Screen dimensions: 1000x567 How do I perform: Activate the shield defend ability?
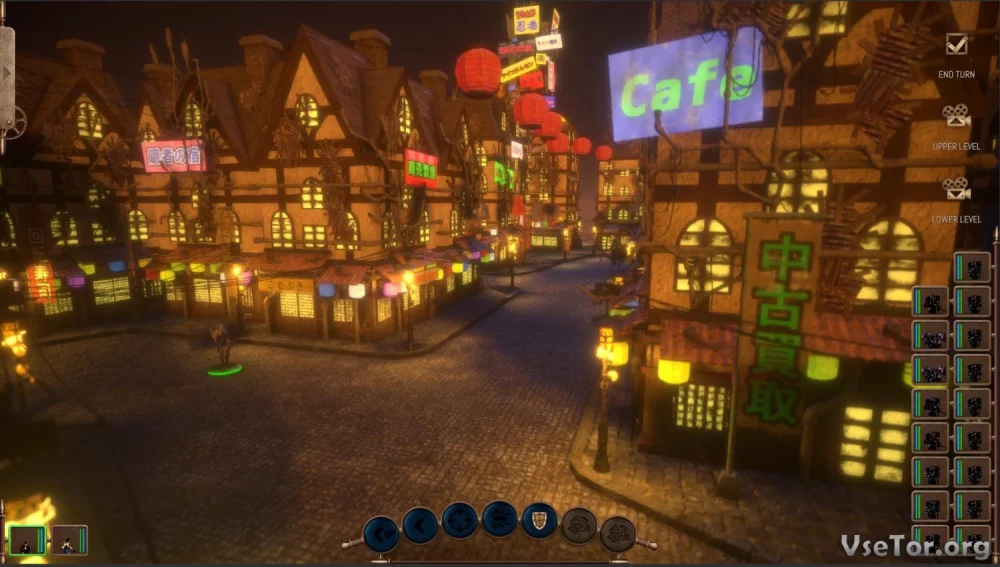539,520
